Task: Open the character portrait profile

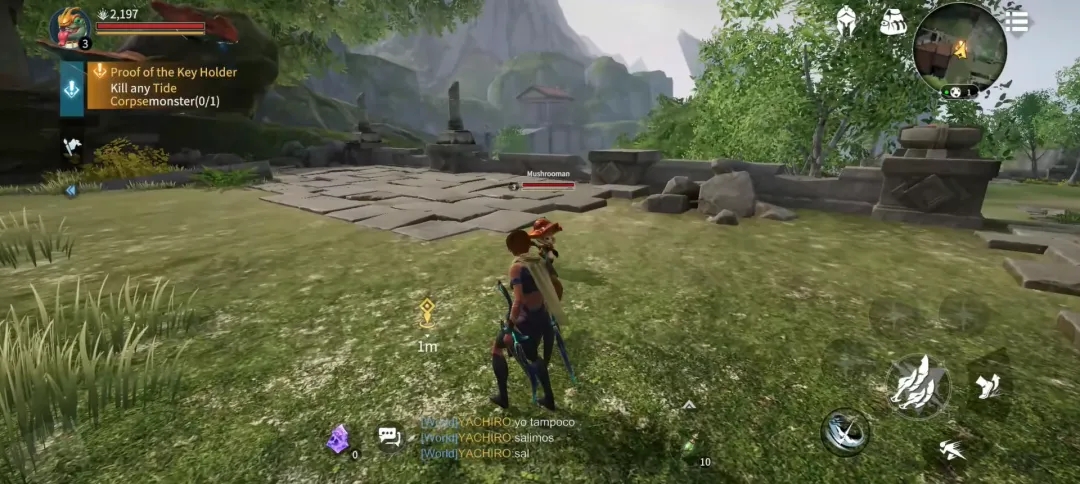Action: tap(70, 26)
